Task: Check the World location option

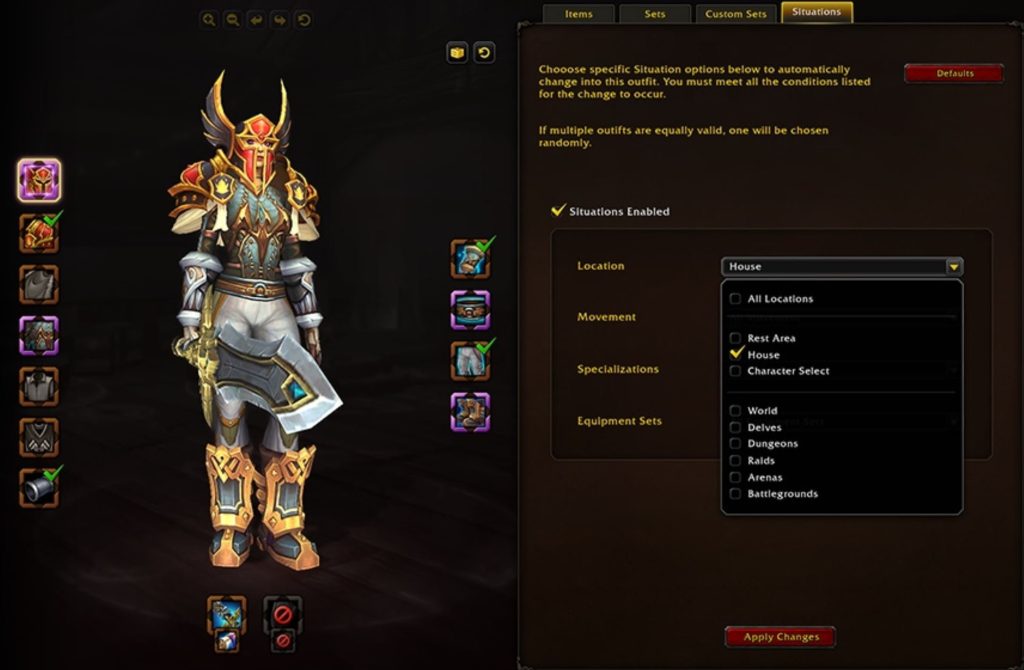Action: [736, 411]
